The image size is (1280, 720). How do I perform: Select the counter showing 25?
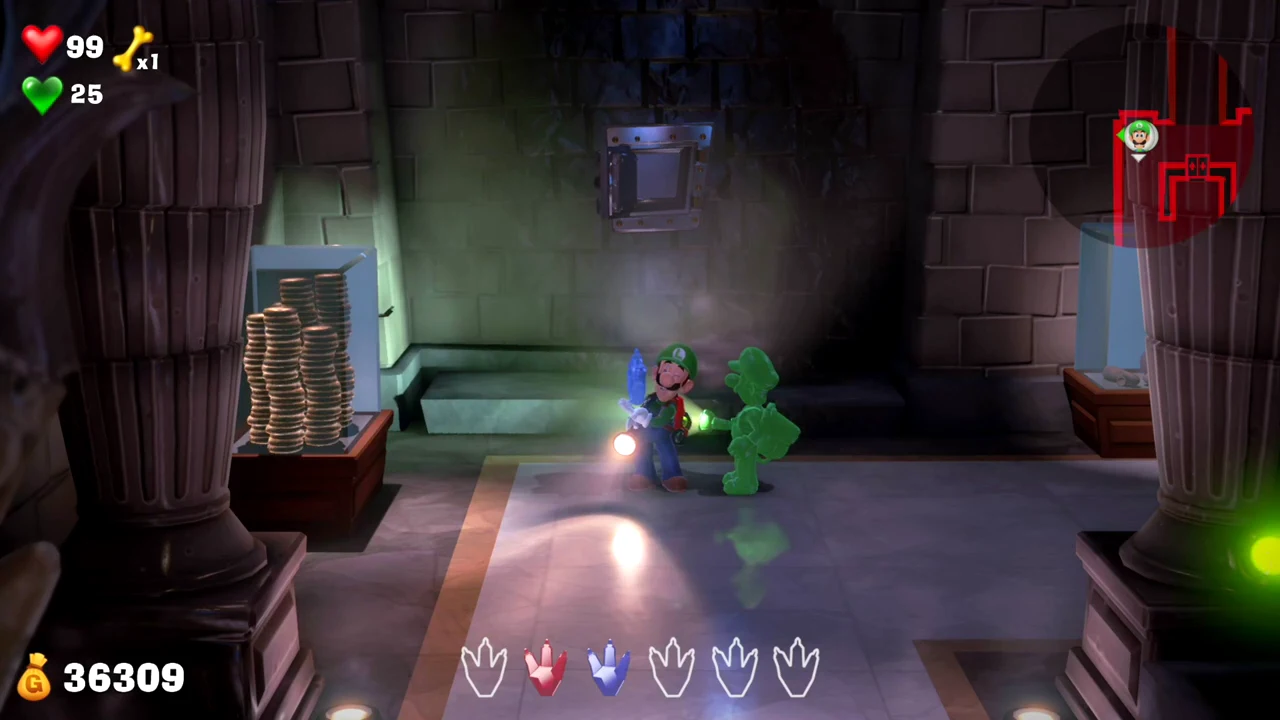[86, 94]
